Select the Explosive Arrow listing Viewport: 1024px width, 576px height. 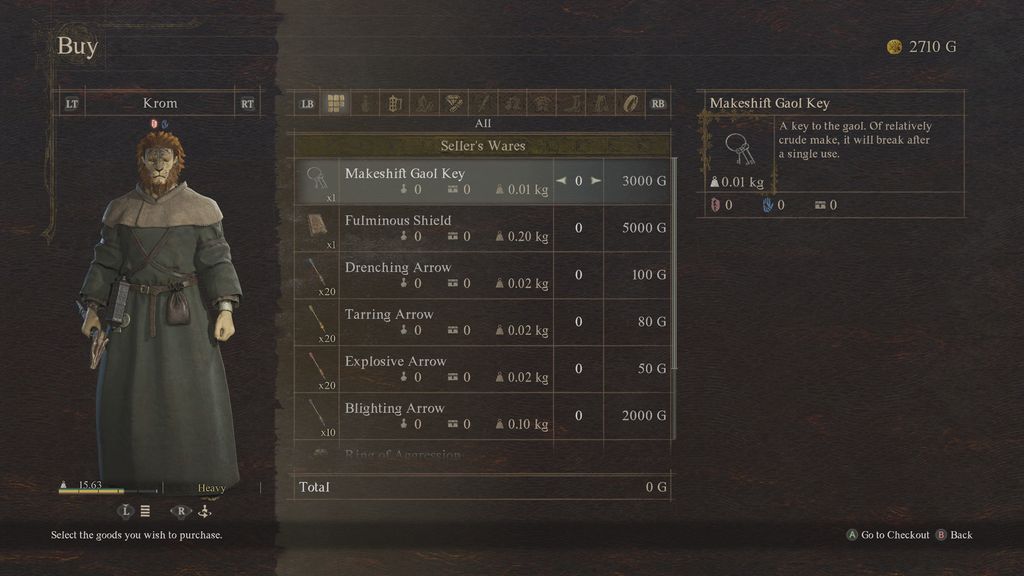tap(440, 369)
